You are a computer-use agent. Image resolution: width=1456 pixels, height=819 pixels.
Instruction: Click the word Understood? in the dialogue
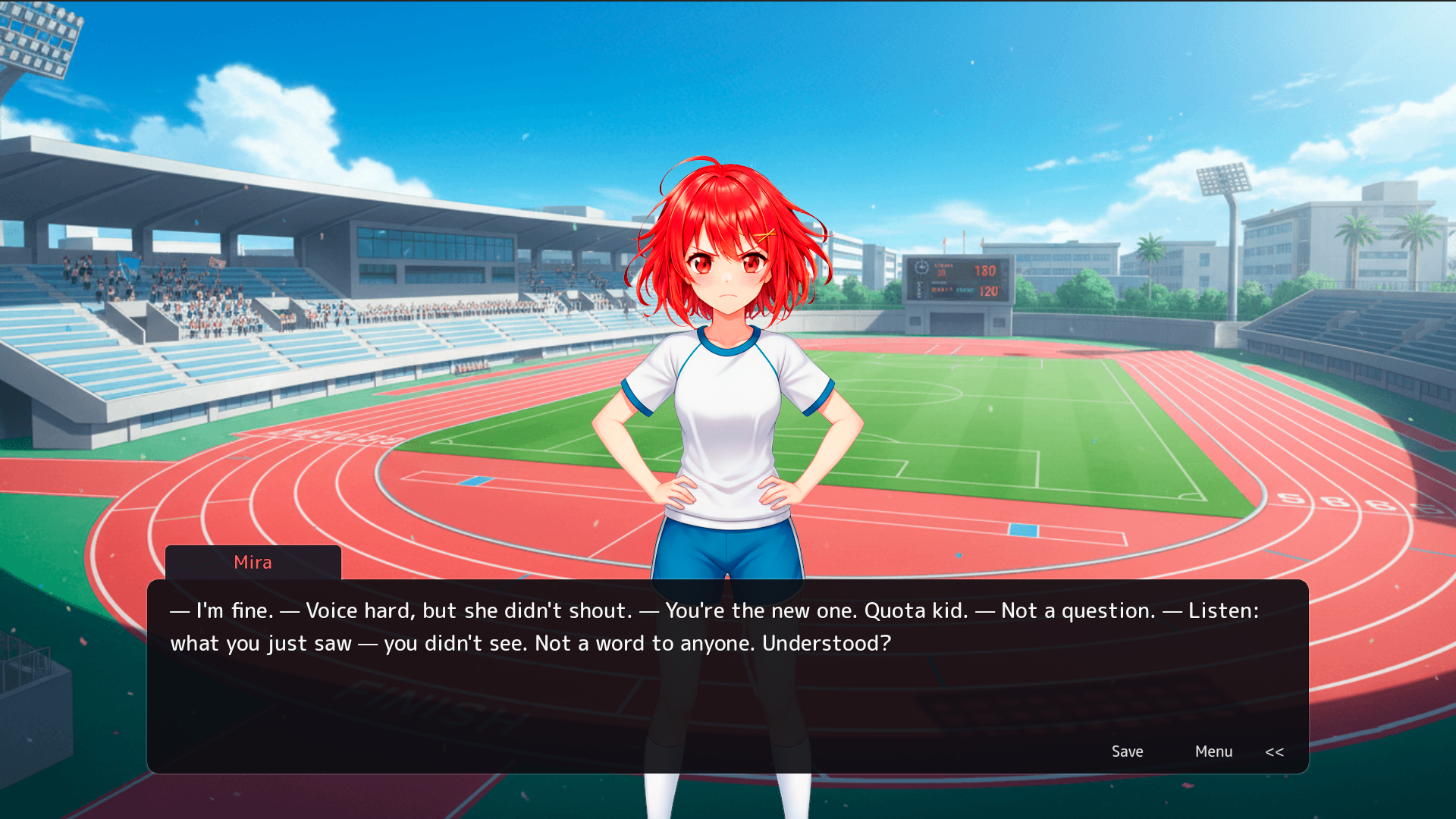click(827, 643)
